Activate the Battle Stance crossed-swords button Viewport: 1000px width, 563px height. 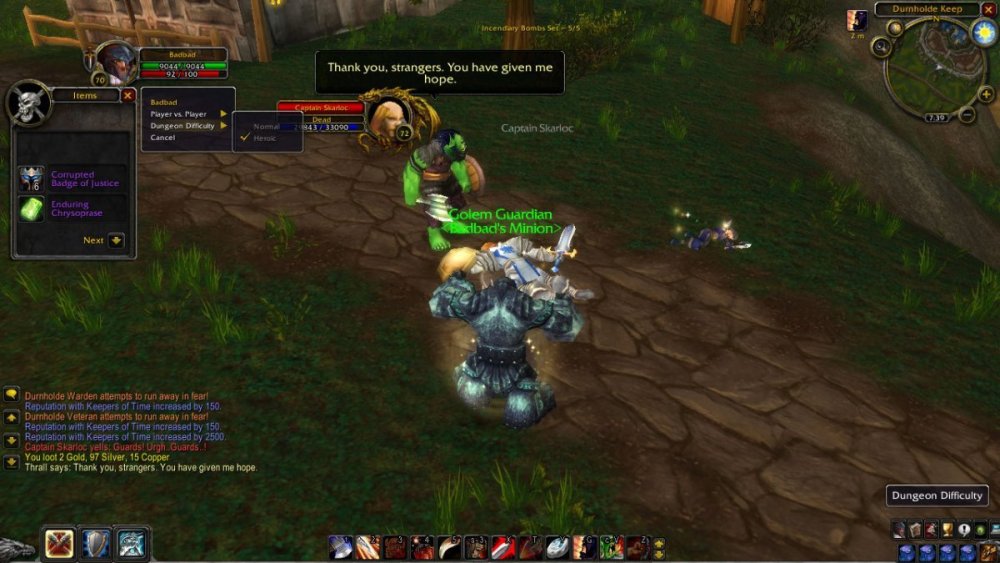pos(59,544)
